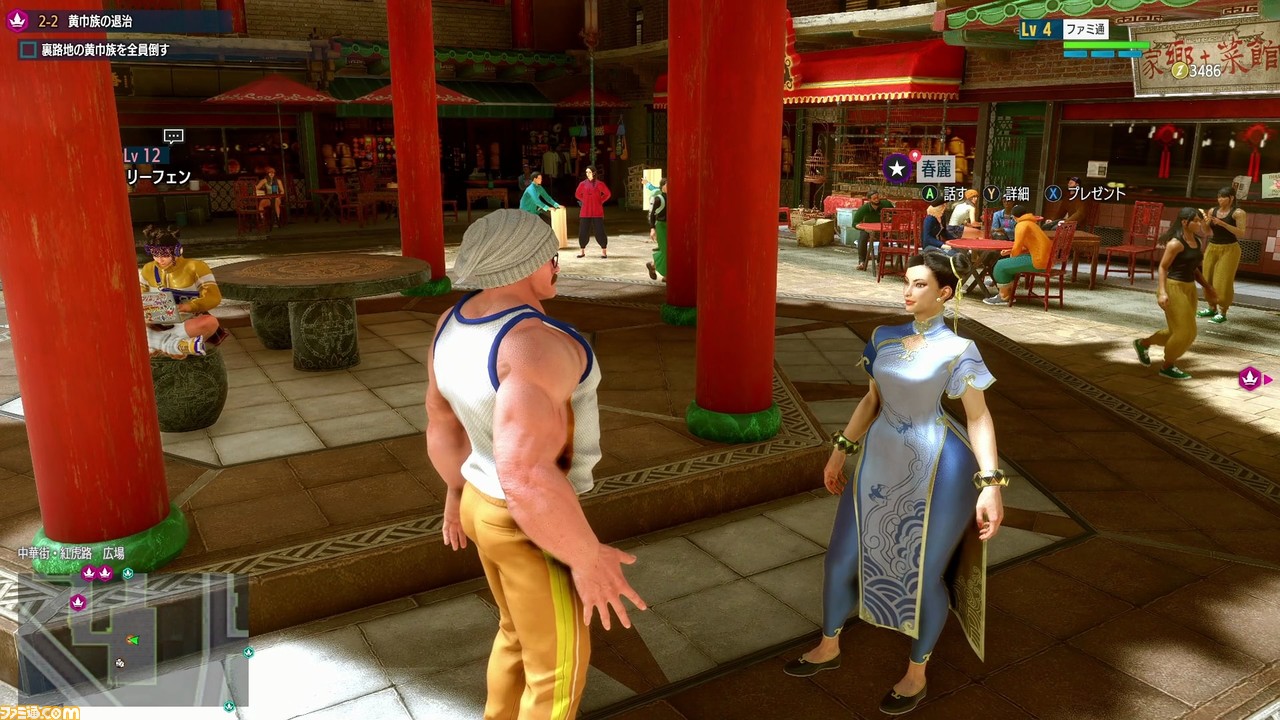Click the ファミ通.com watermark logo
1280x720 pixels.
click(40, 712)
